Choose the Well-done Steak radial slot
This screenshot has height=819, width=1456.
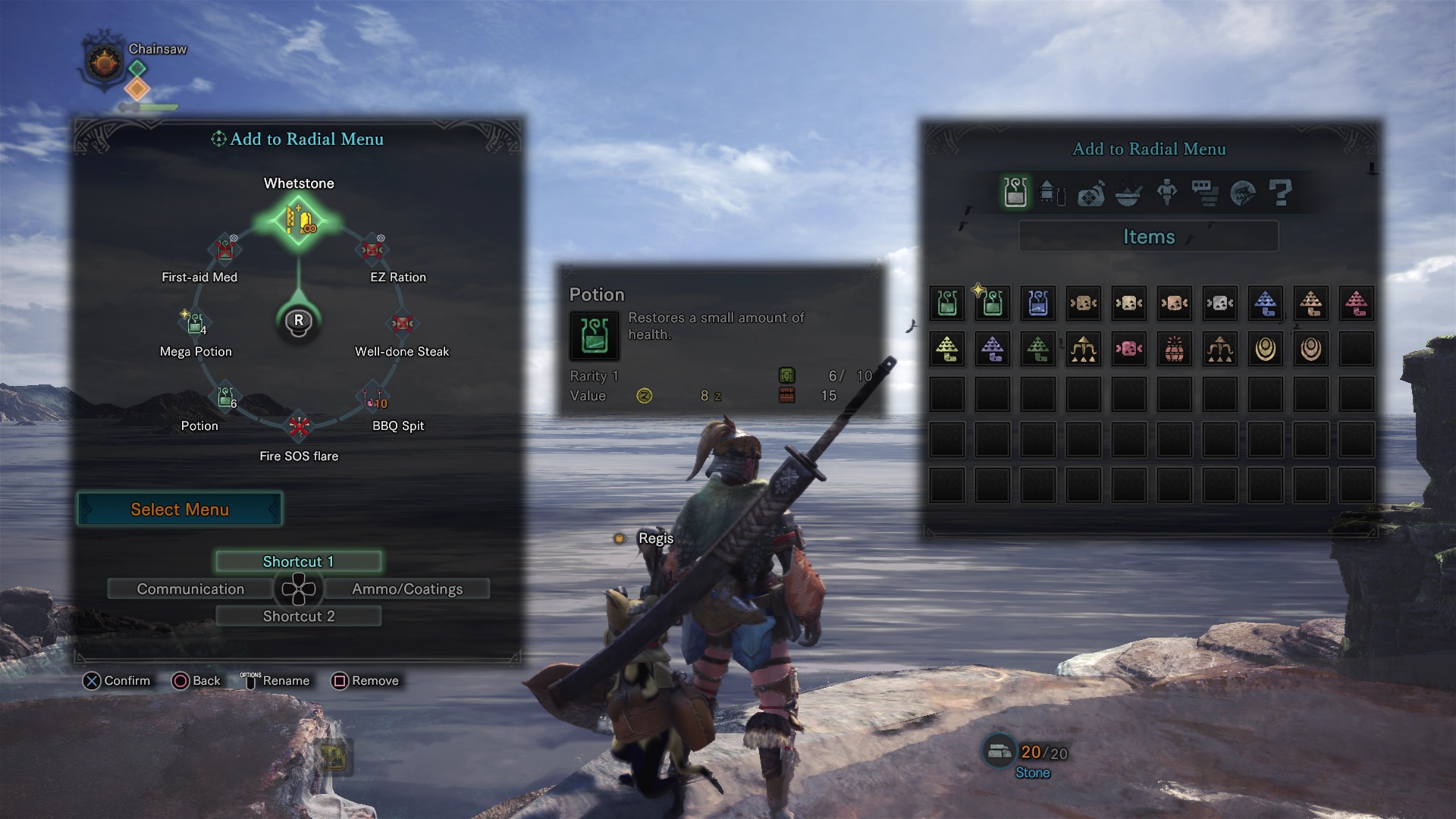click(x=402, y=324)
